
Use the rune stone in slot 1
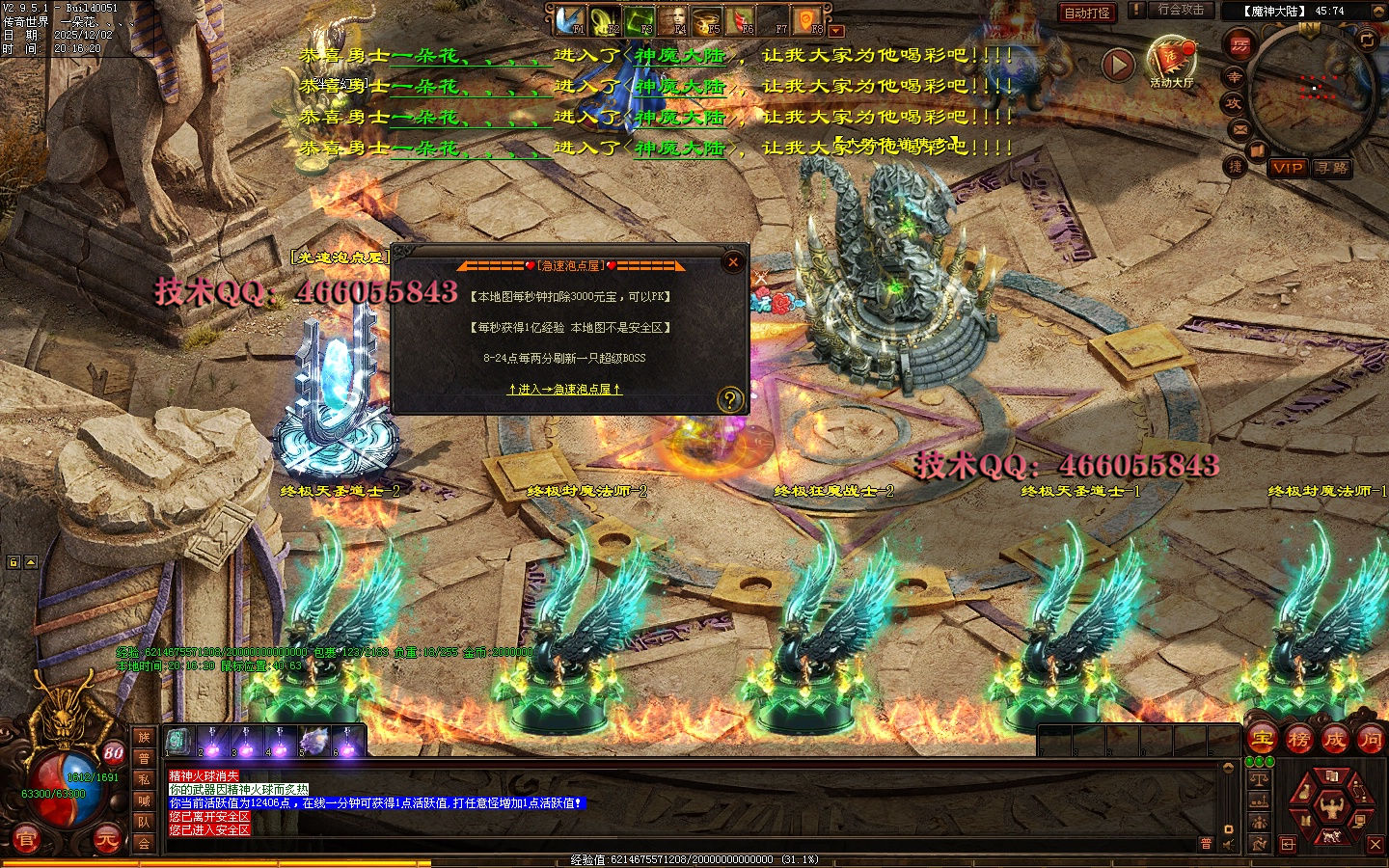point(177,741)
